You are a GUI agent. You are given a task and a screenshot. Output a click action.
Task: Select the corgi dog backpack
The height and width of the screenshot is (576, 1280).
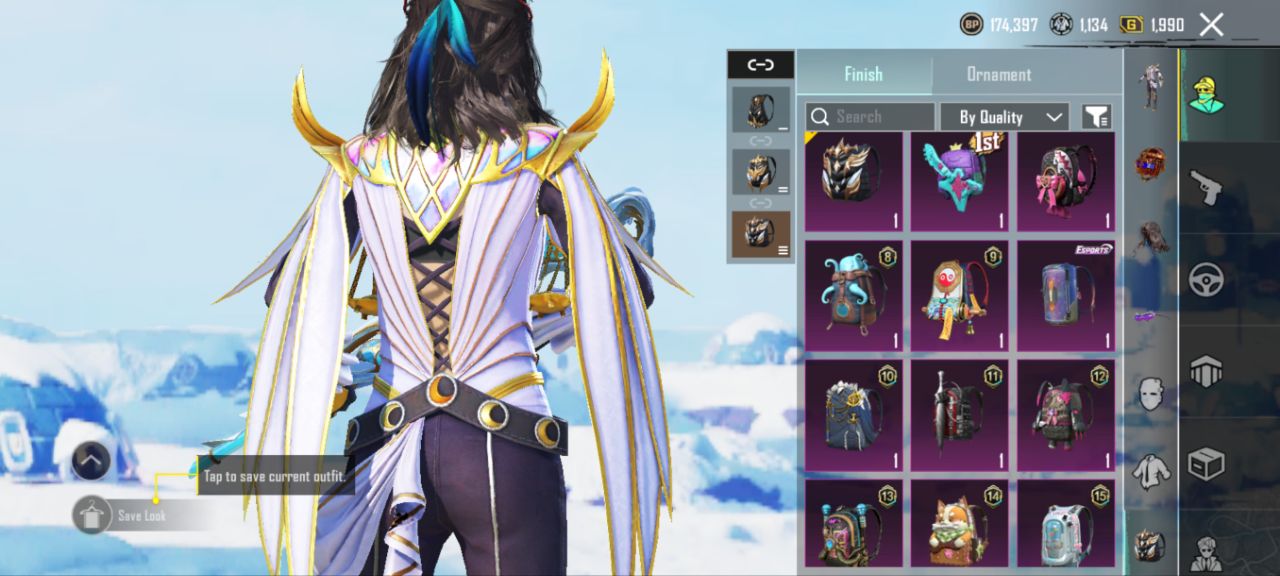pyautogui.click(x=957, y=524)
